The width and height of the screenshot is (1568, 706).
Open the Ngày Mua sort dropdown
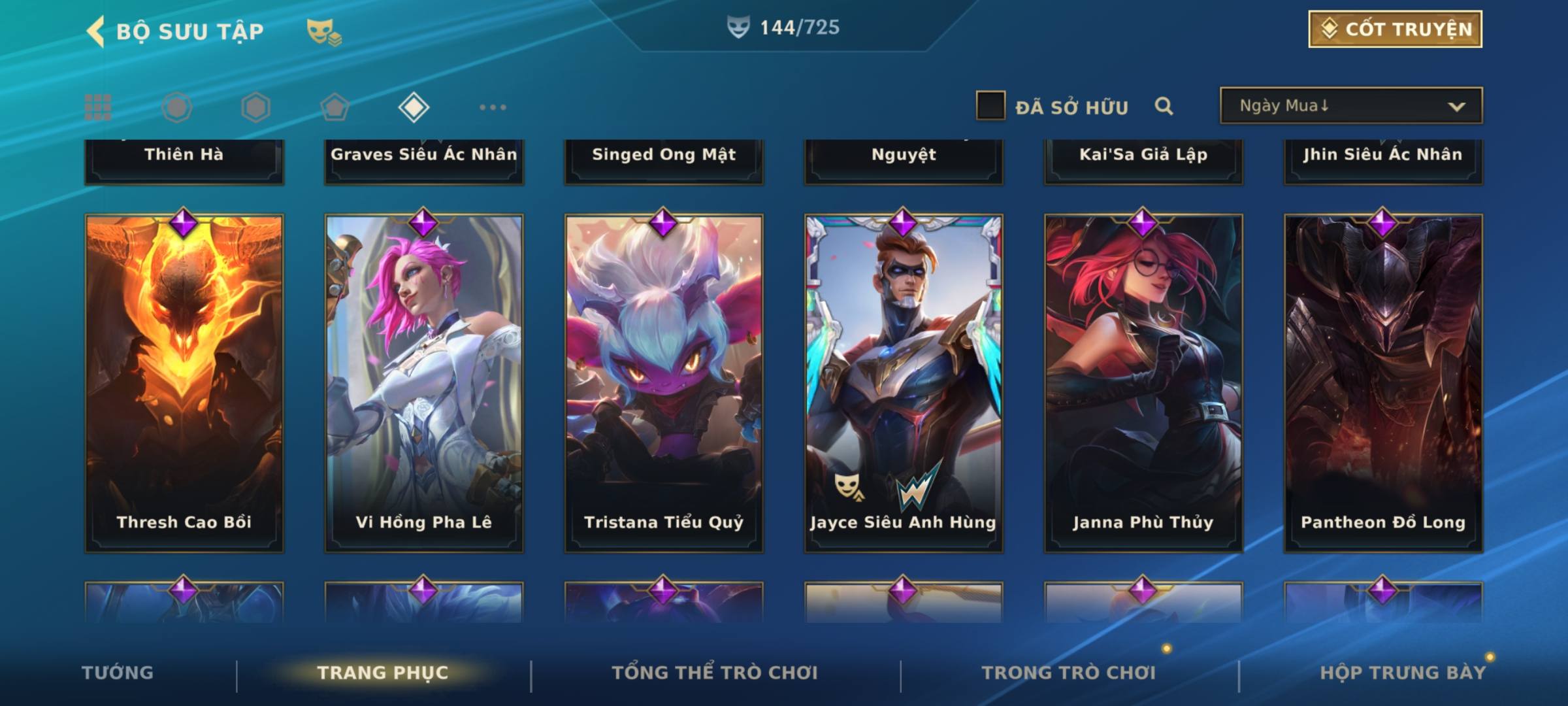click(1350, 106)
